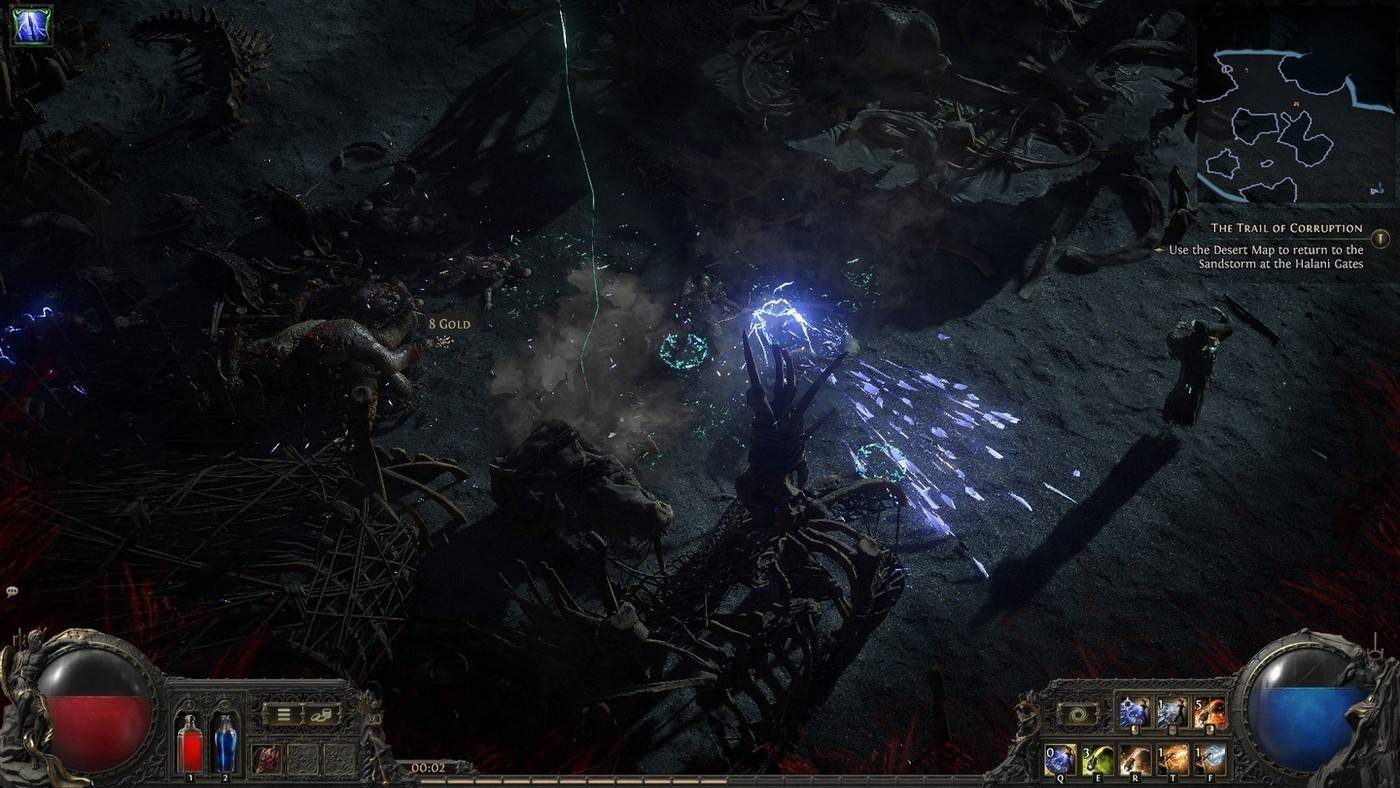Activate the green grenade skill on E

(1097, 758)
